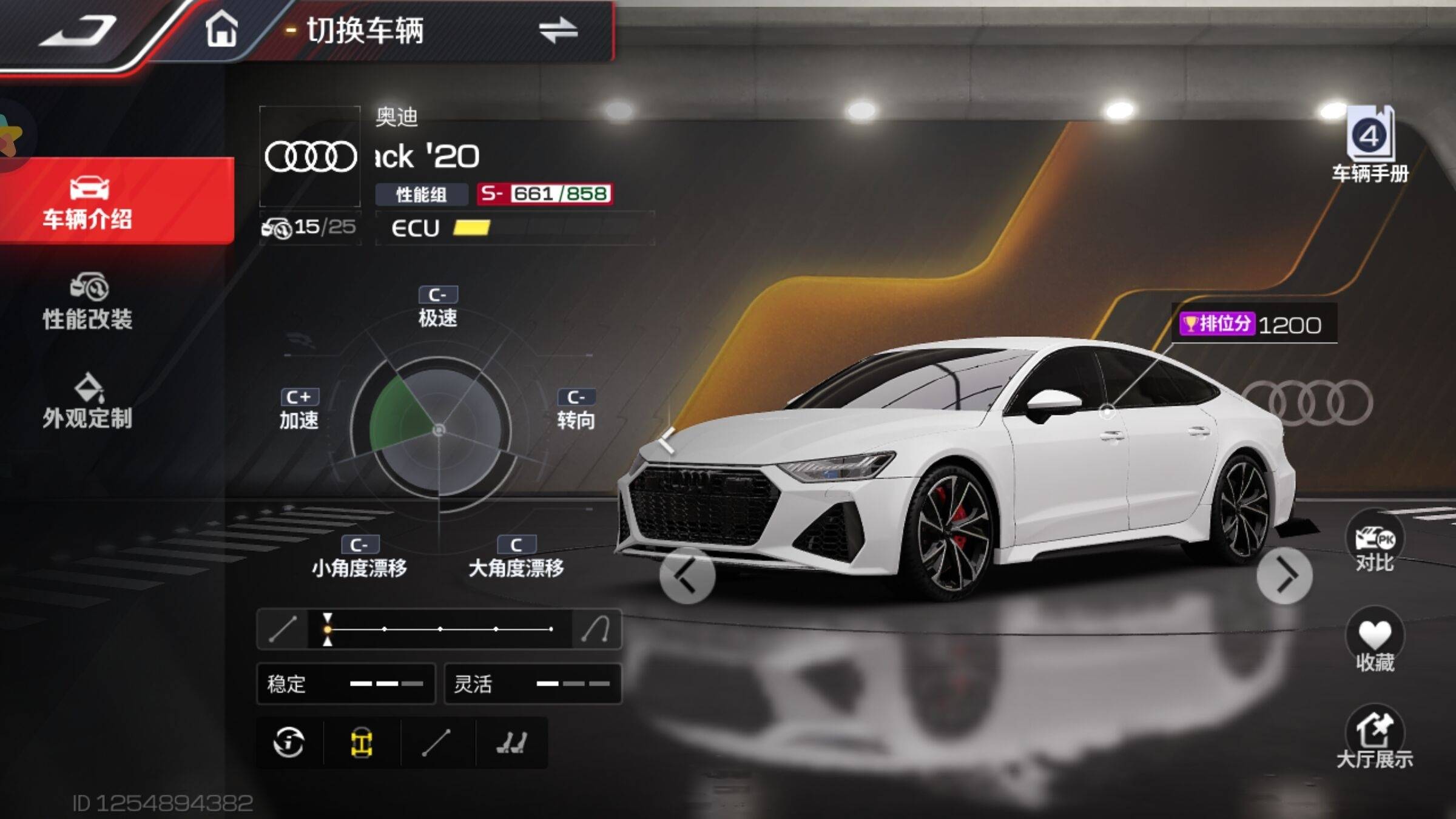Open the 外观定制 appearance customization tab

(x=88, y=402)
